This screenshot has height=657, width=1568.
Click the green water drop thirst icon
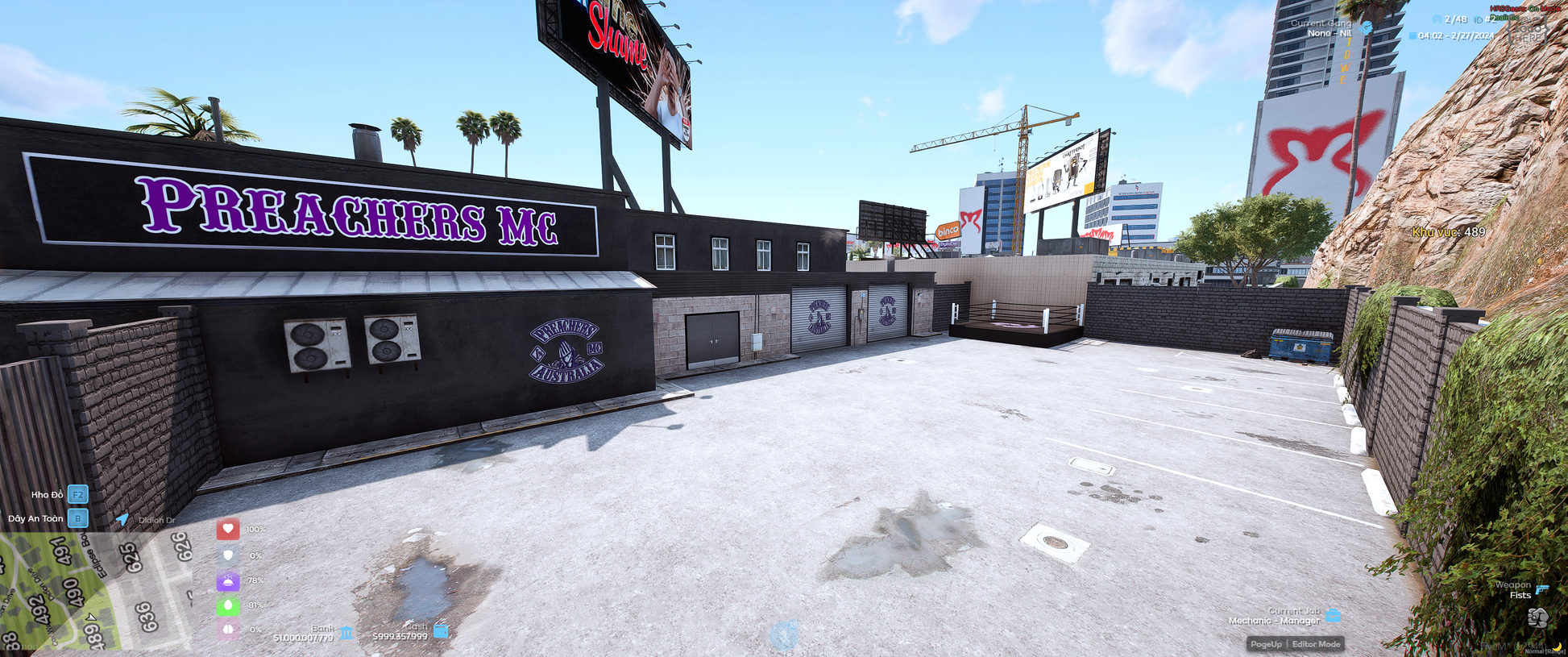(x=228, y=605)
